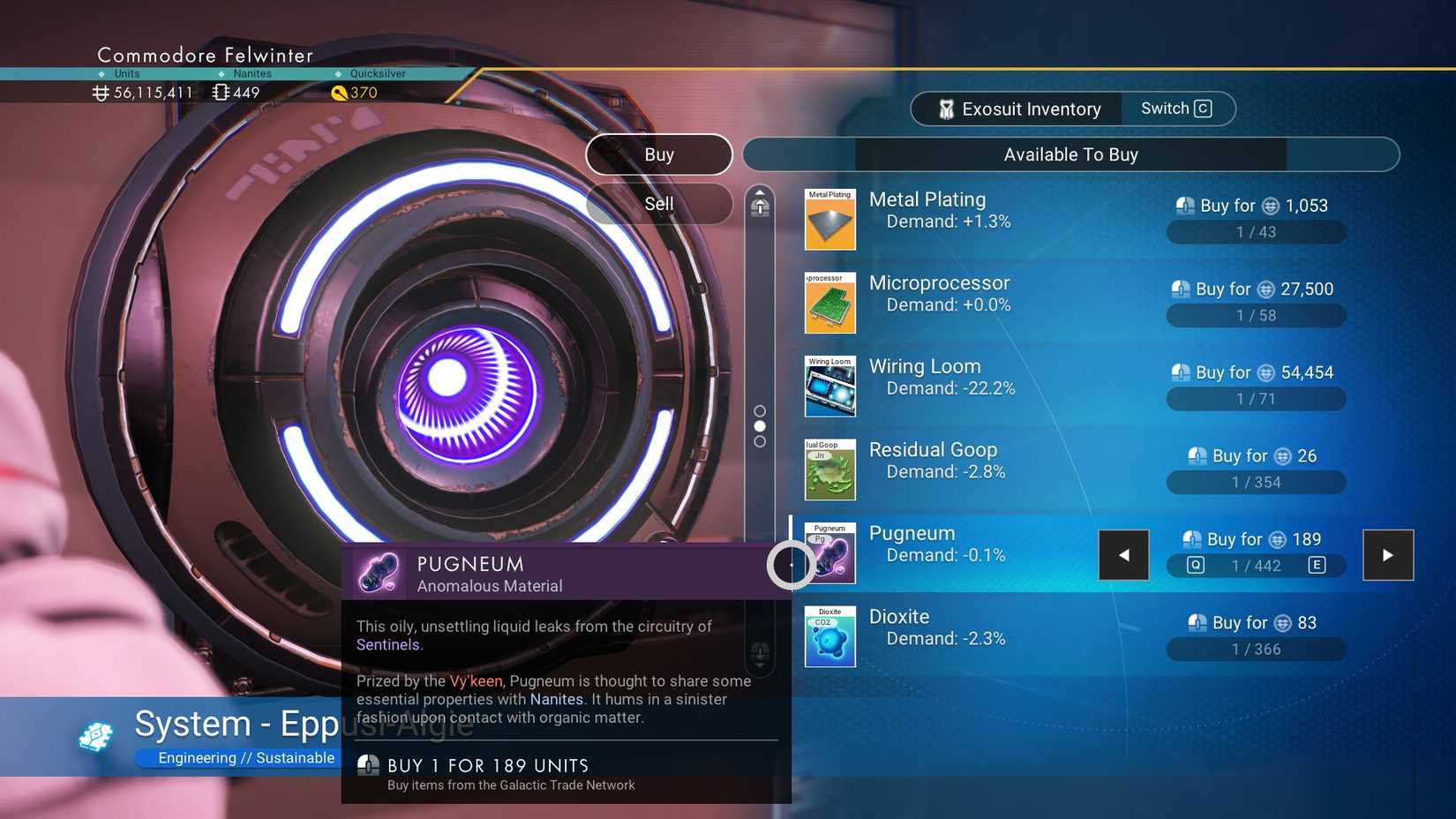The width and height of the screenshot is (1456, 819).
Task: Click the Units currency icon in the header
Action: [x=100, y=92]
